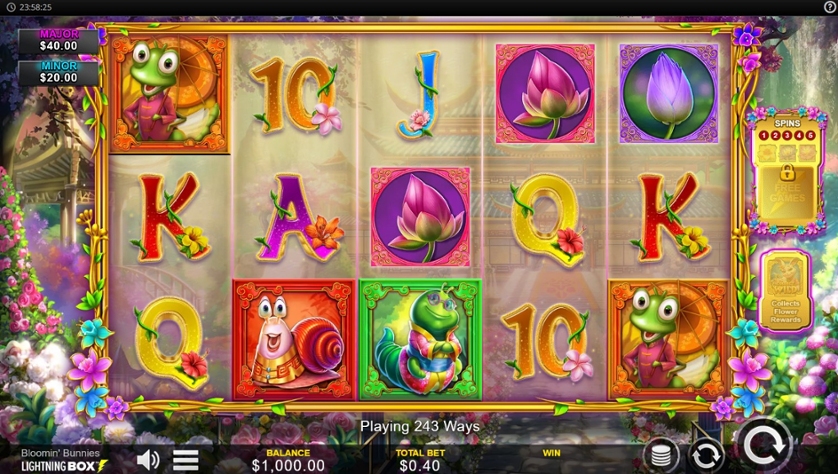Open bet options with the coin stack icon
Image resolution: width=838 pixels, height=474 pixels.
click(x=660, y=455)
